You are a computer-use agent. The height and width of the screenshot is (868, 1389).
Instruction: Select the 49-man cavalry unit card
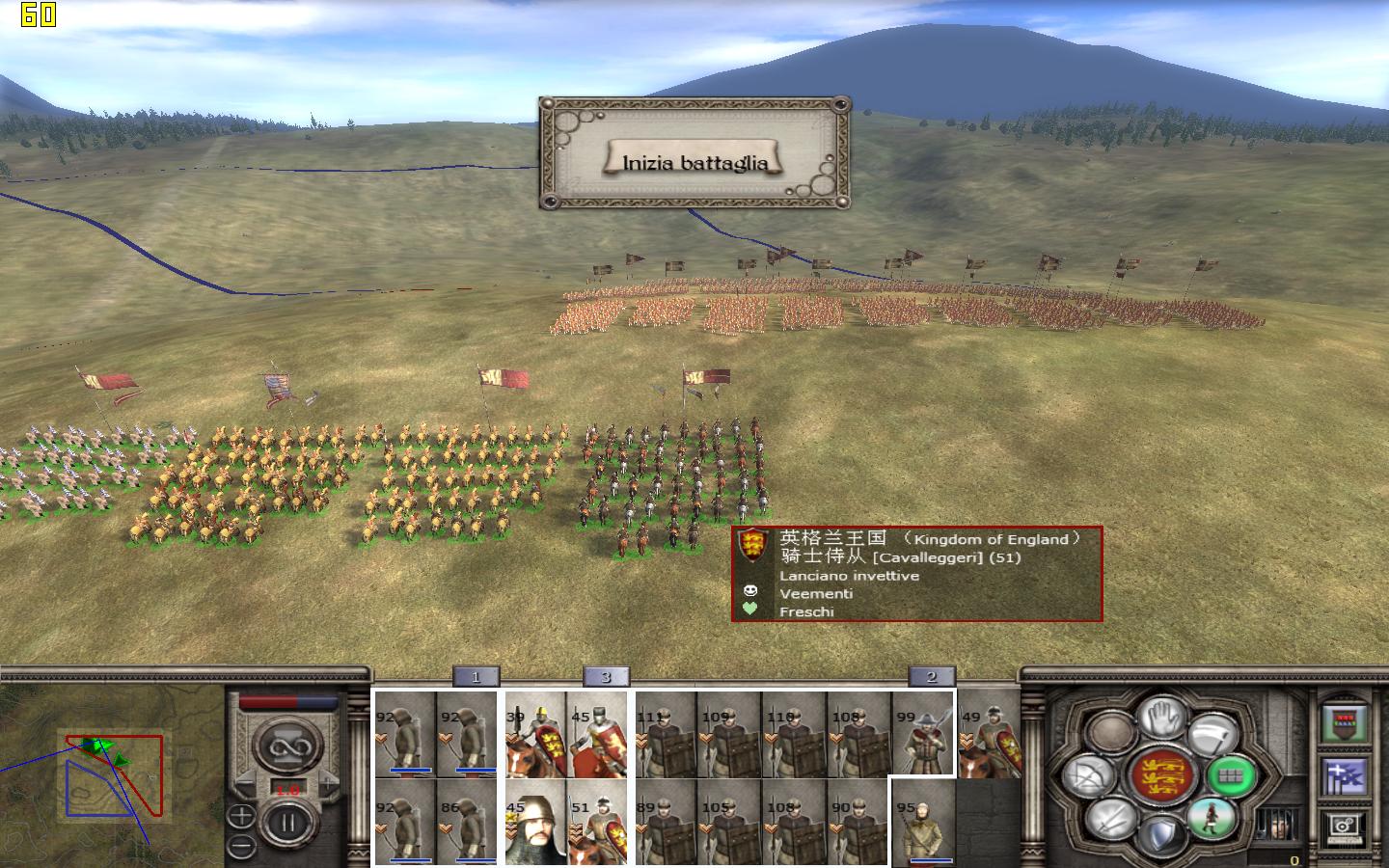pos(988,734)
